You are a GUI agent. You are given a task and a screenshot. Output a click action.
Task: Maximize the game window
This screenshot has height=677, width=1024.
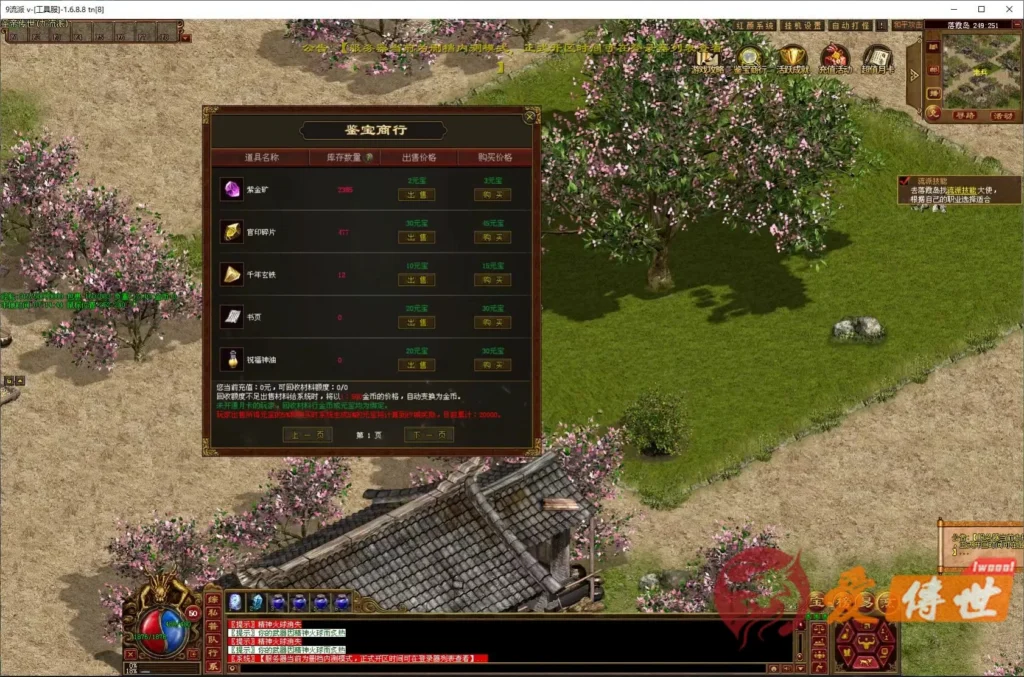click(981, 9)
